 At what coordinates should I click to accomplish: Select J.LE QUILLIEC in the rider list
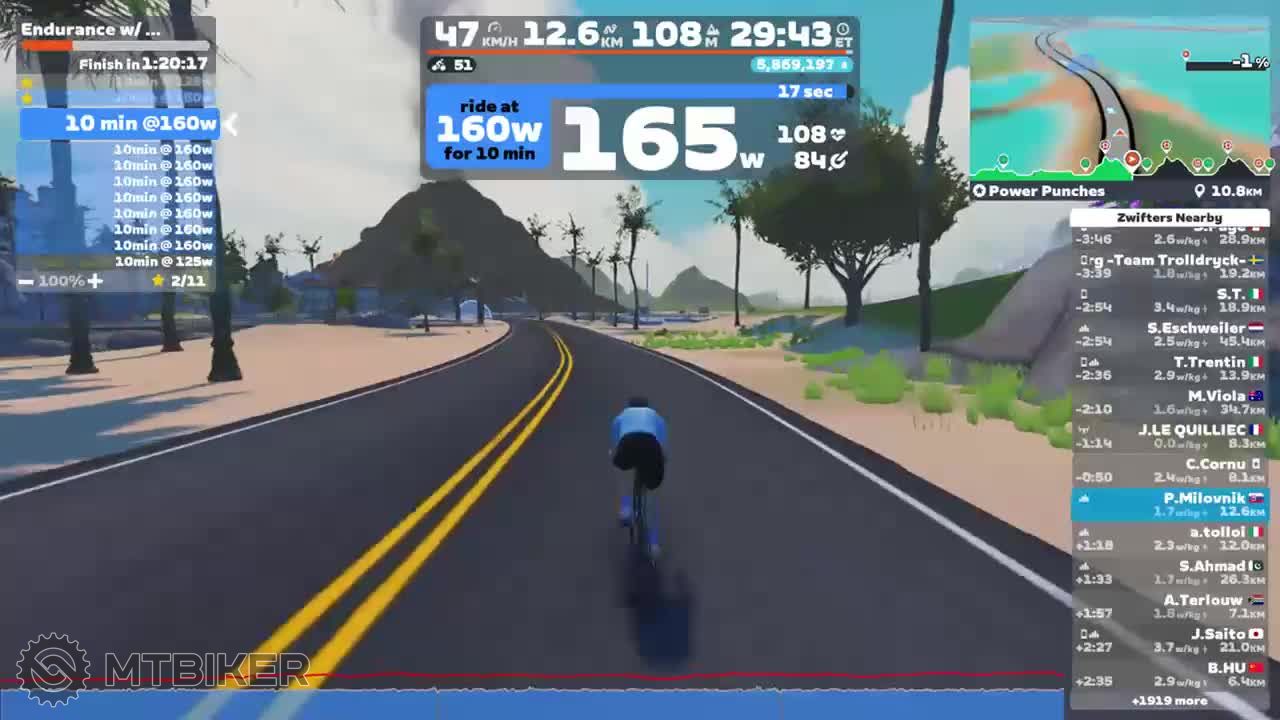[x=1169, y=436]
